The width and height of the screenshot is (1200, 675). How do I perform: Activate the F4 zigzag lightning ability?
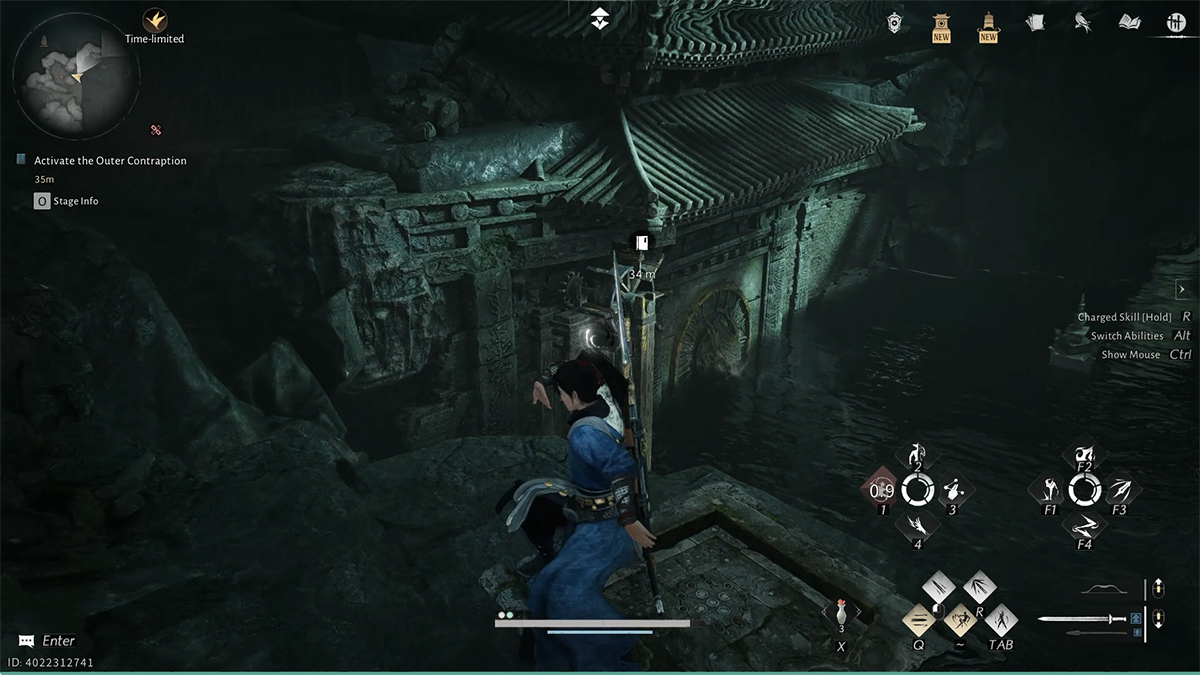(x=1084, y=526)
